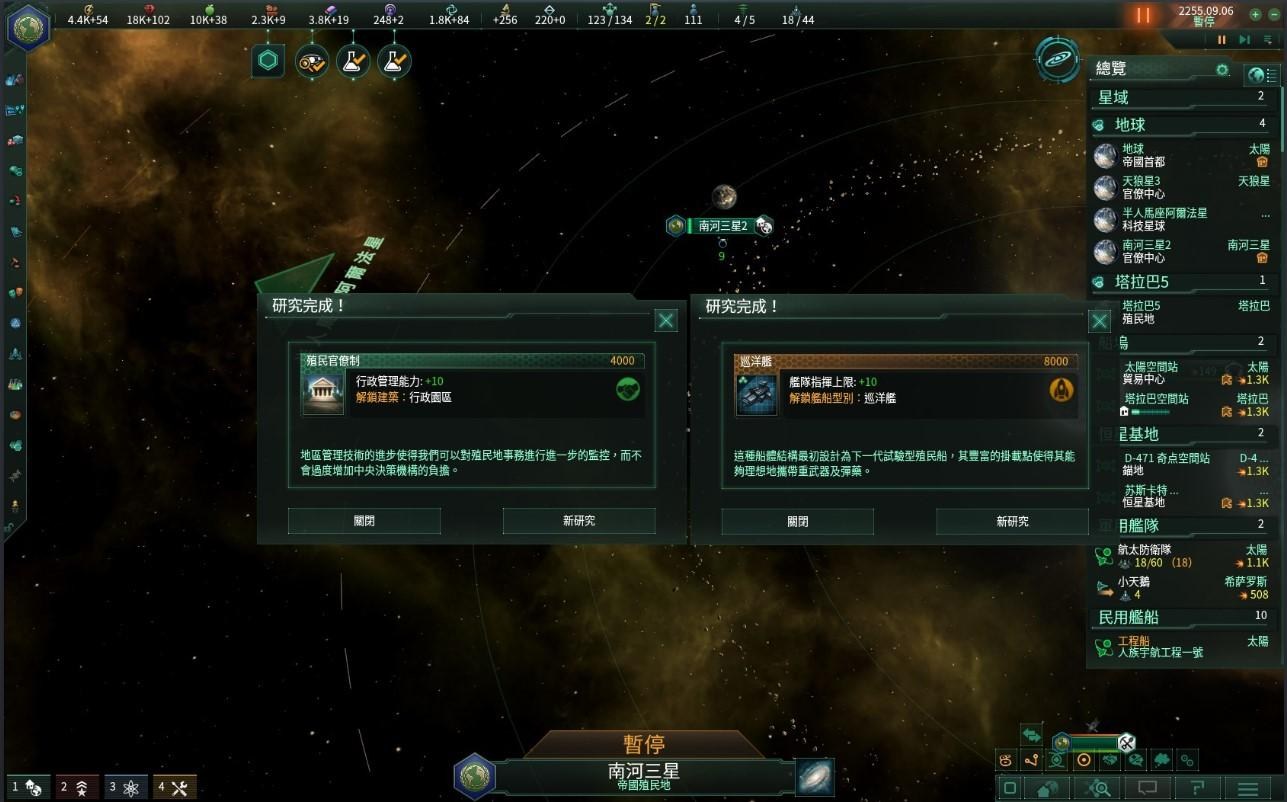
Task: Open outliner settings gear icon
Action: (x=1222, y=70)
